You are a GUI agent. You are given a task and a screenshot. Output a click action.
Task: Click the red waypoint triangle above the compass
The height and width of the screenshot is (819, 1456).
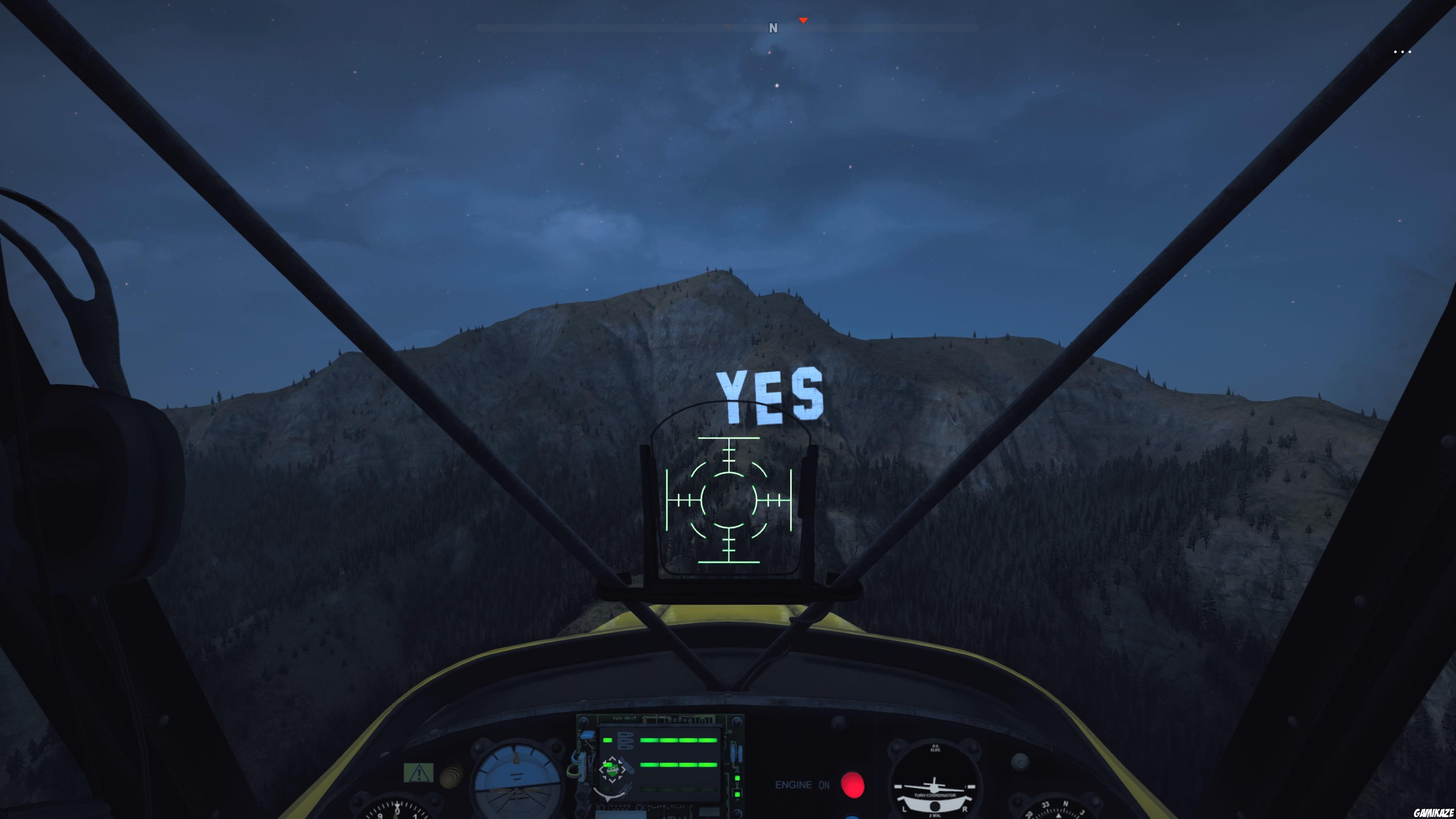tap(803, 20)
